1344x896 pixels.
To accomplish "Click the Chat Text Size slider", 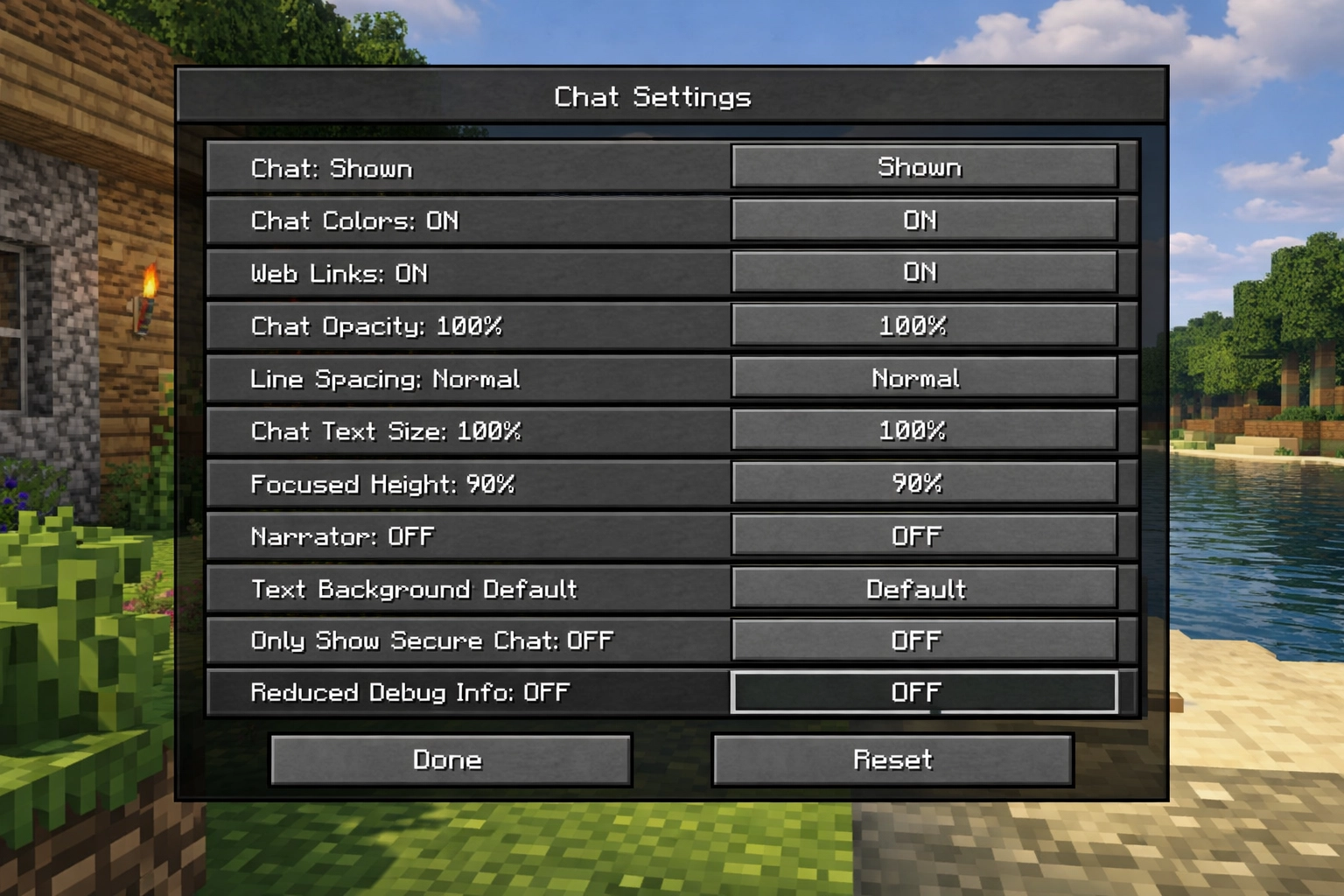I will click(x=923, y=430).
